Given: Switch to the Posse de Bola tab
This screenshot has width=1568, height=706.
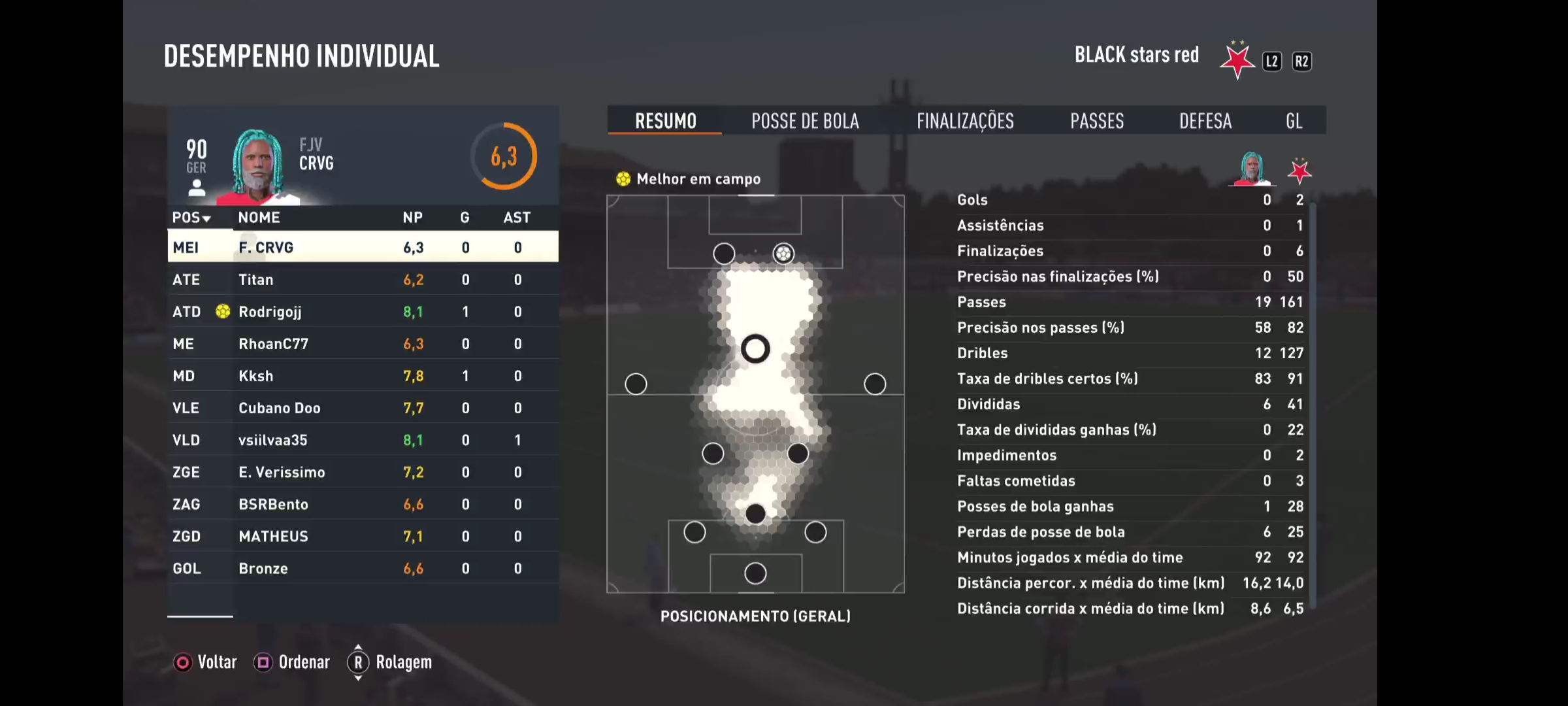Looking at the screenshot, I should [x=805, y=121].
